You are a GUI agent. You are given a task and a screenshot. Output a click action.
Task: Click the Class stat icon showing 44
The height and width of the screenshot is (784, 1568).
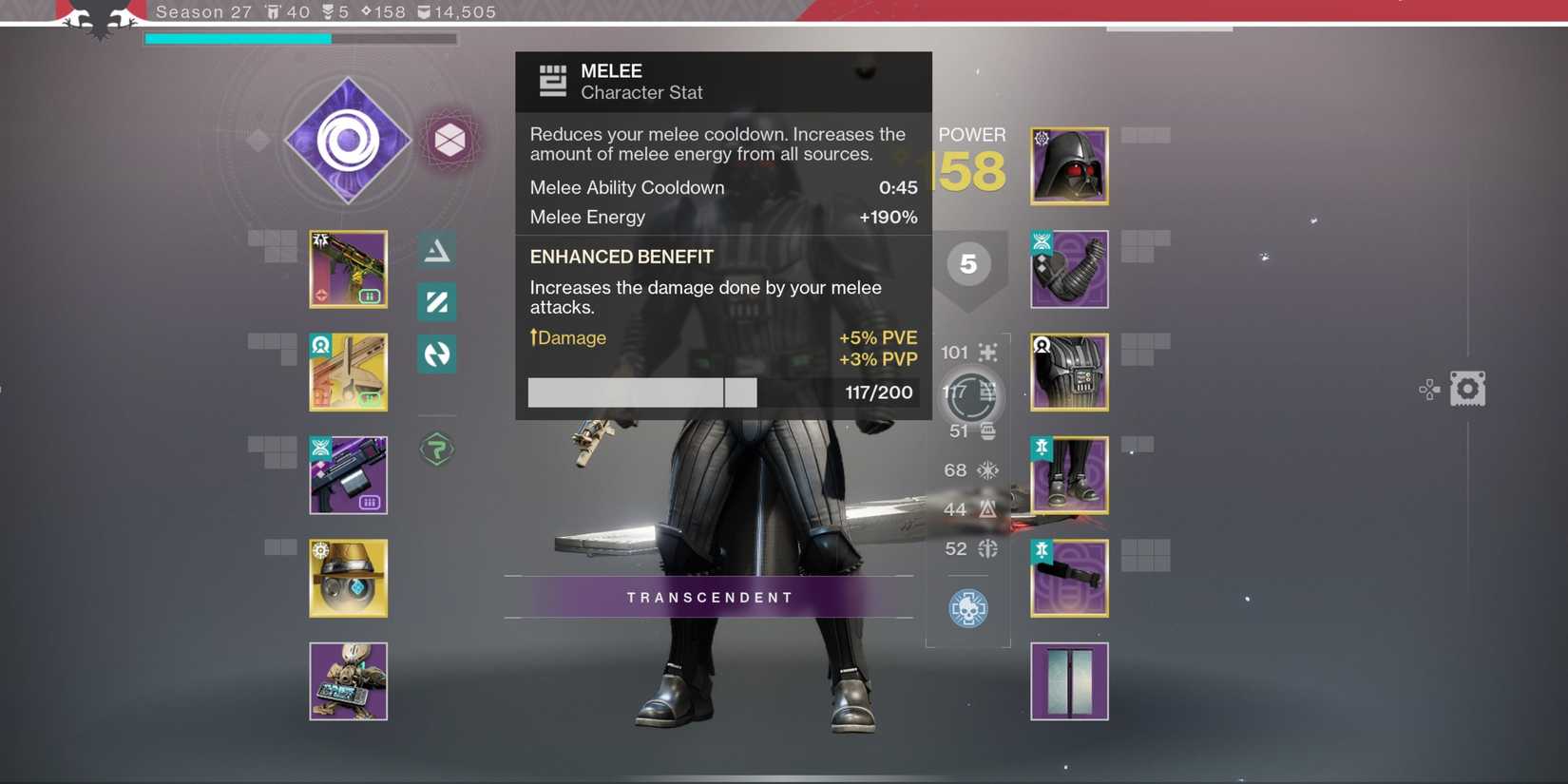click(x=986, y=509)
